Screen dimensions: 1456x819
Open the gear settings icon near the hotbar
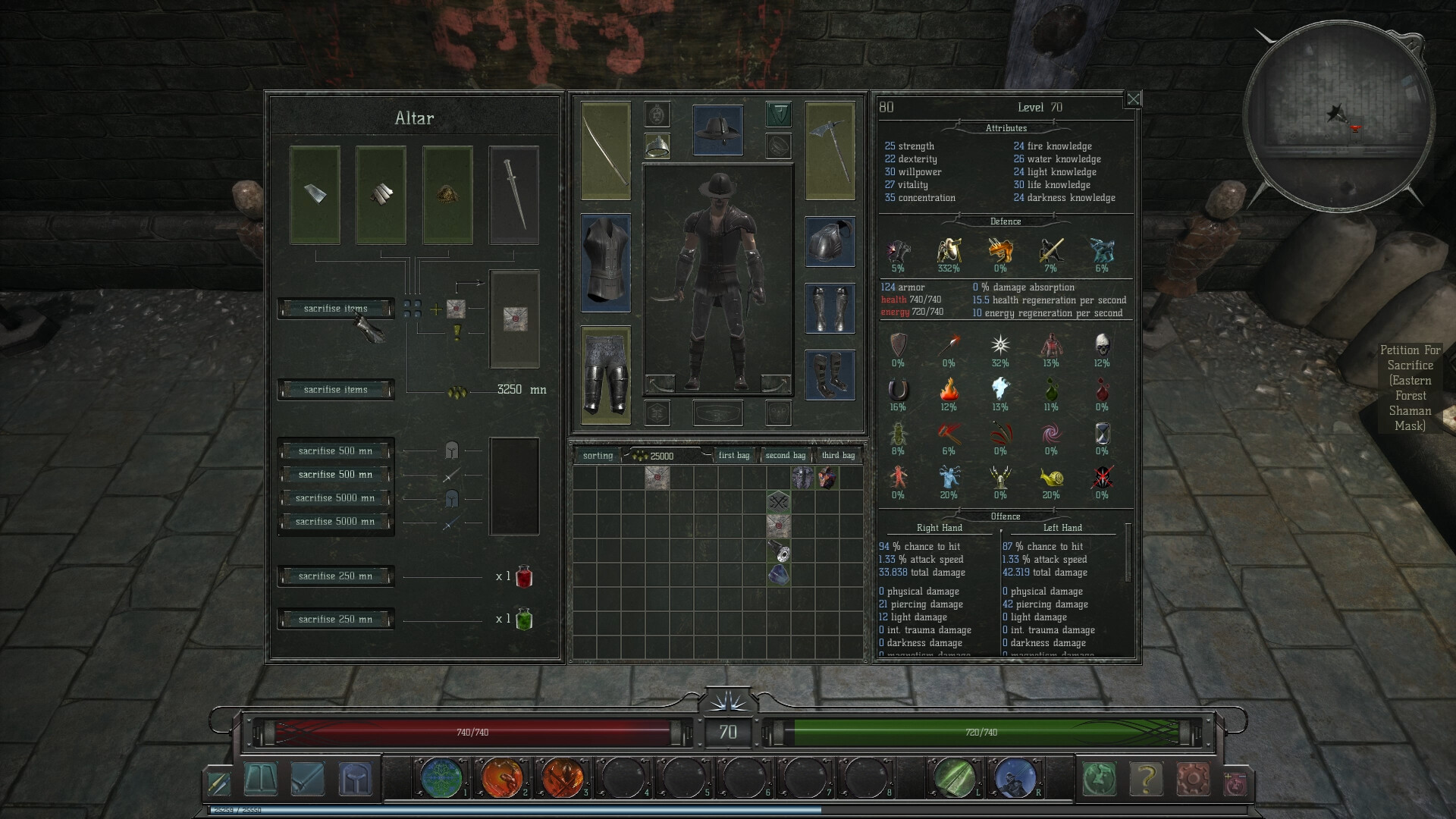[x=1193, y=778]
